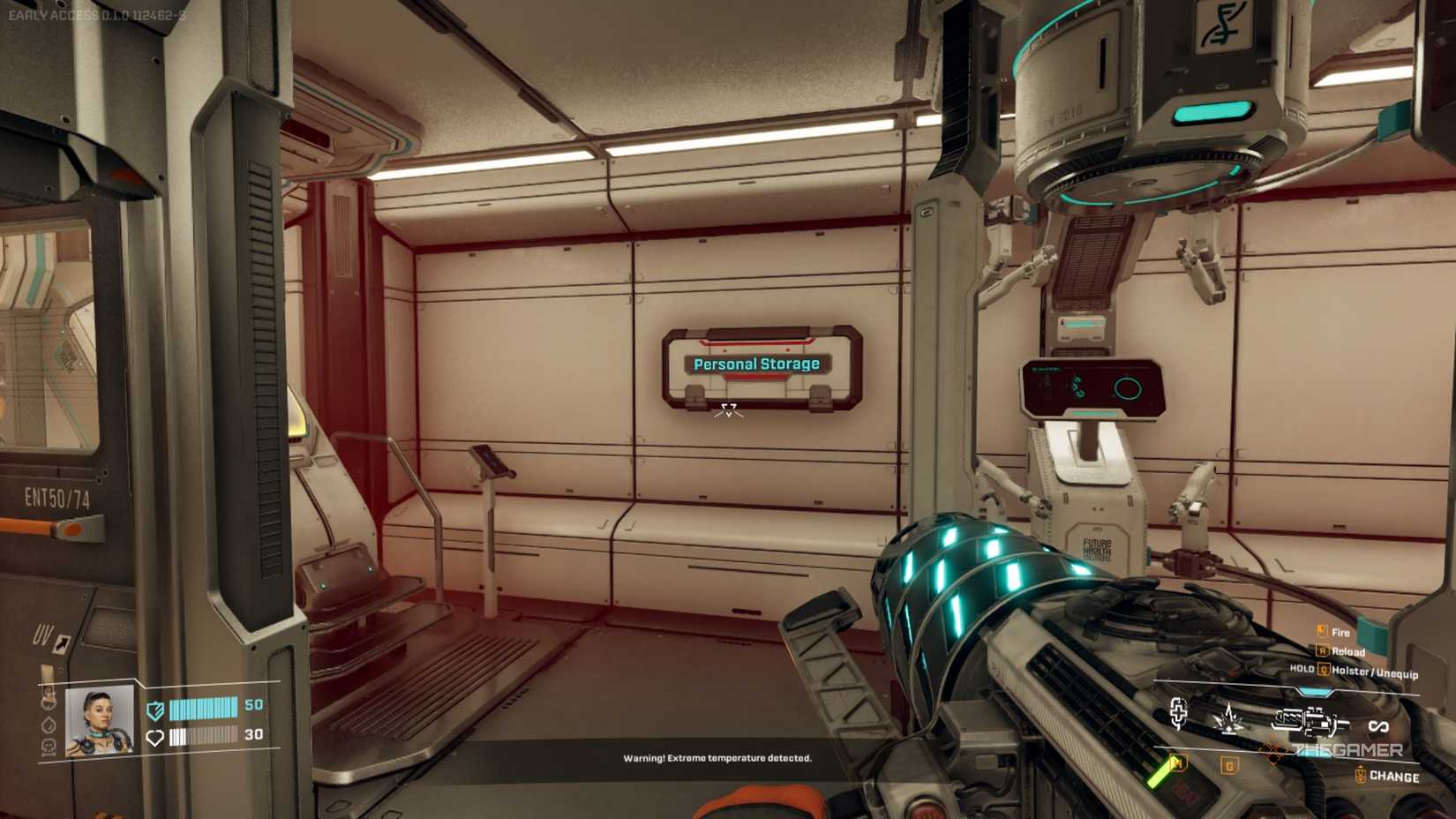The image size is (1456, 819).
Task: Select the water droplet status icon
Action: (x=49, y=725)
